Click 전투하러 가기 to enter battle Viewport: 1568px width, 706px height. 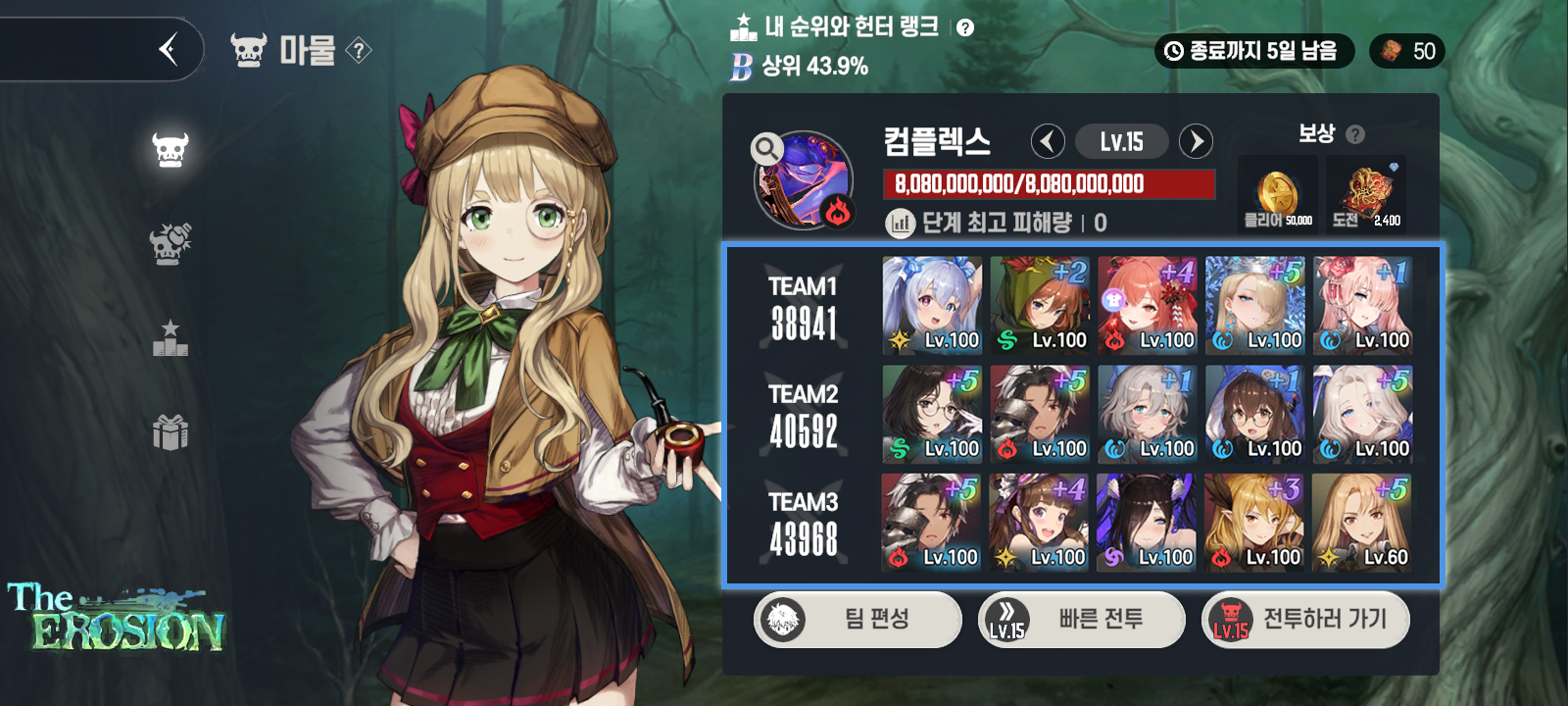[1305, 619]
